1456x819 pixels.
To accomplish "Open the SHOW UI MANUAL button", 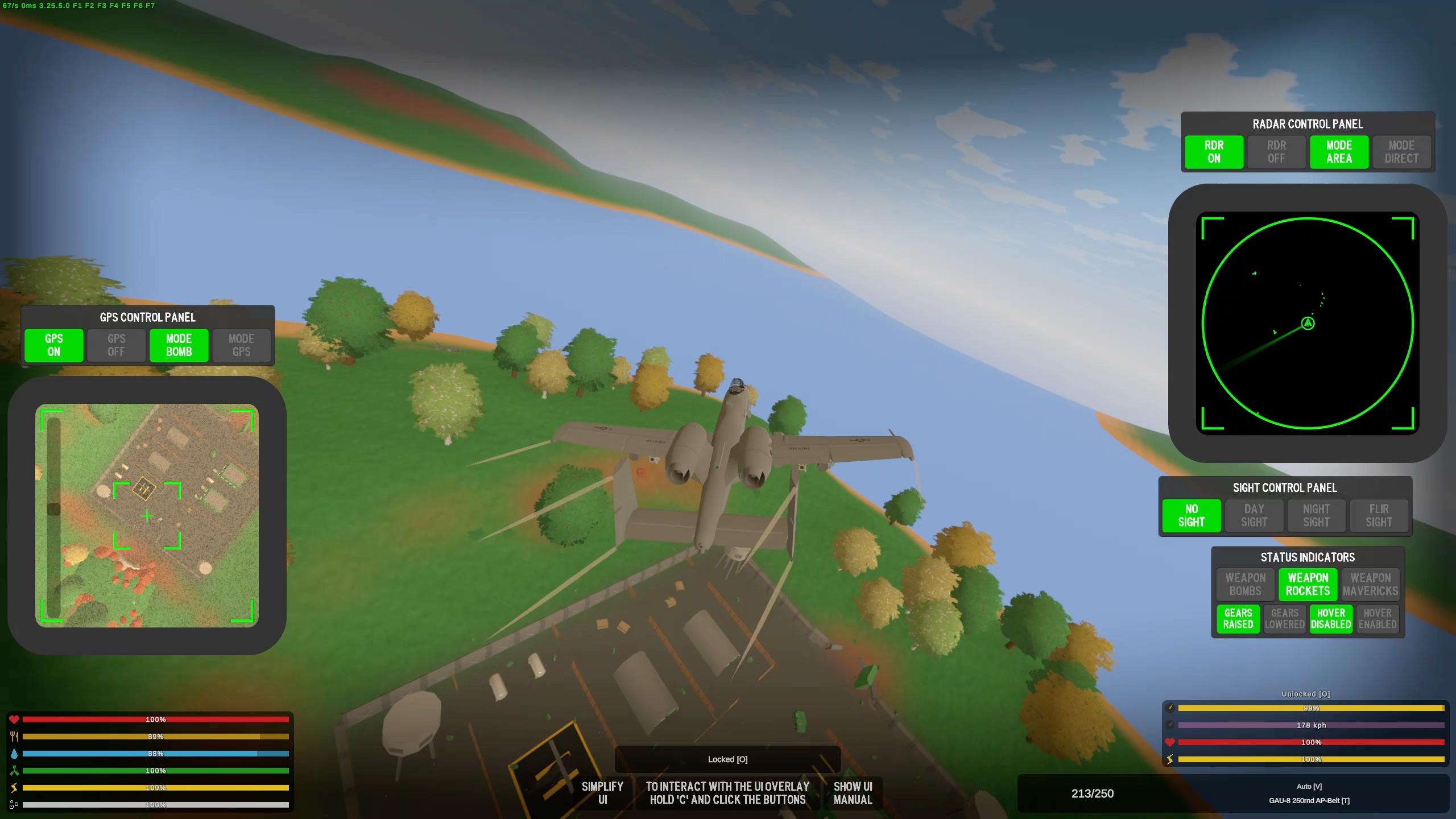I will pos(853,793).
